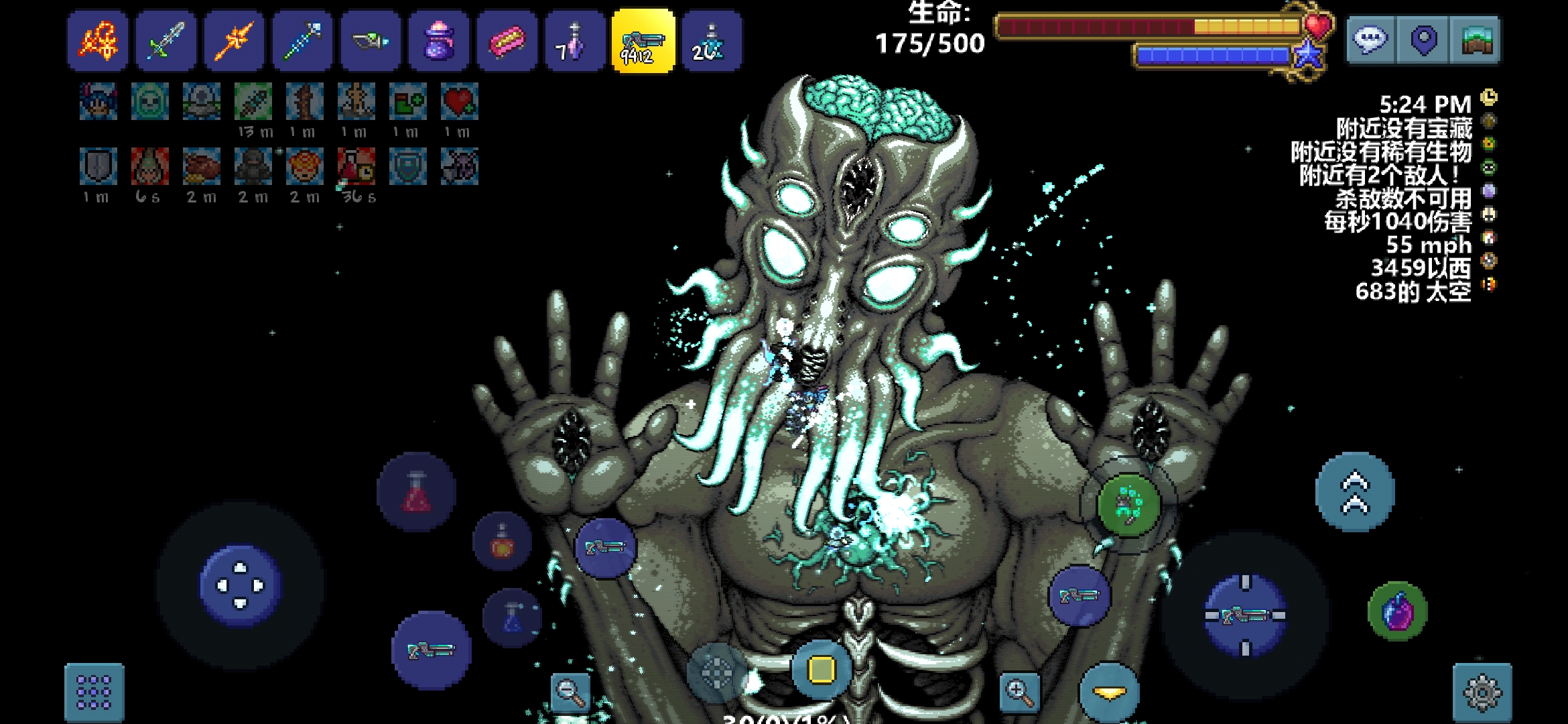Screen dimensions: 1568x724
Task: Select the pink bar-shaped item hotbar slot
Action: [507, 41]
